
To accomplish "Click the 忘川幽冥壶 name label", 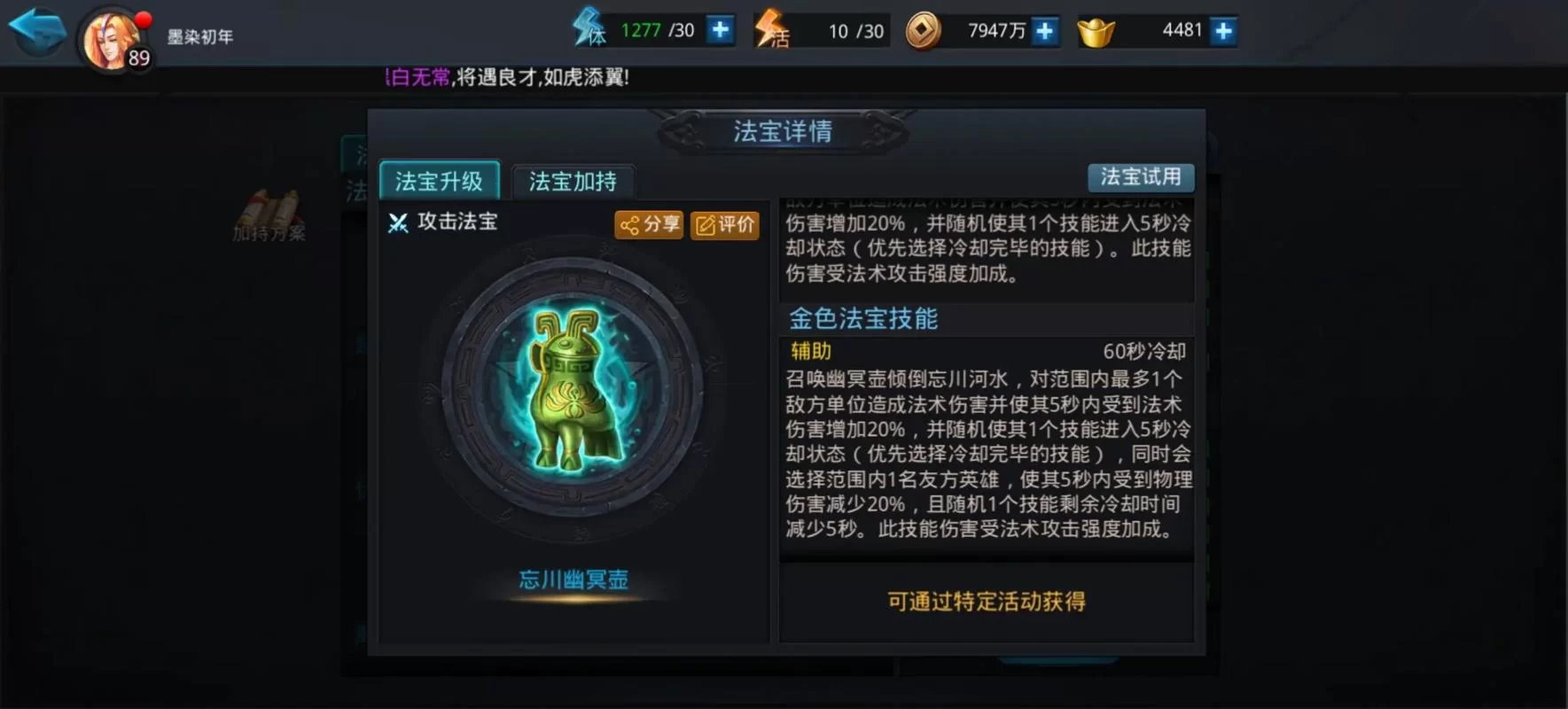I will point(572,580).
